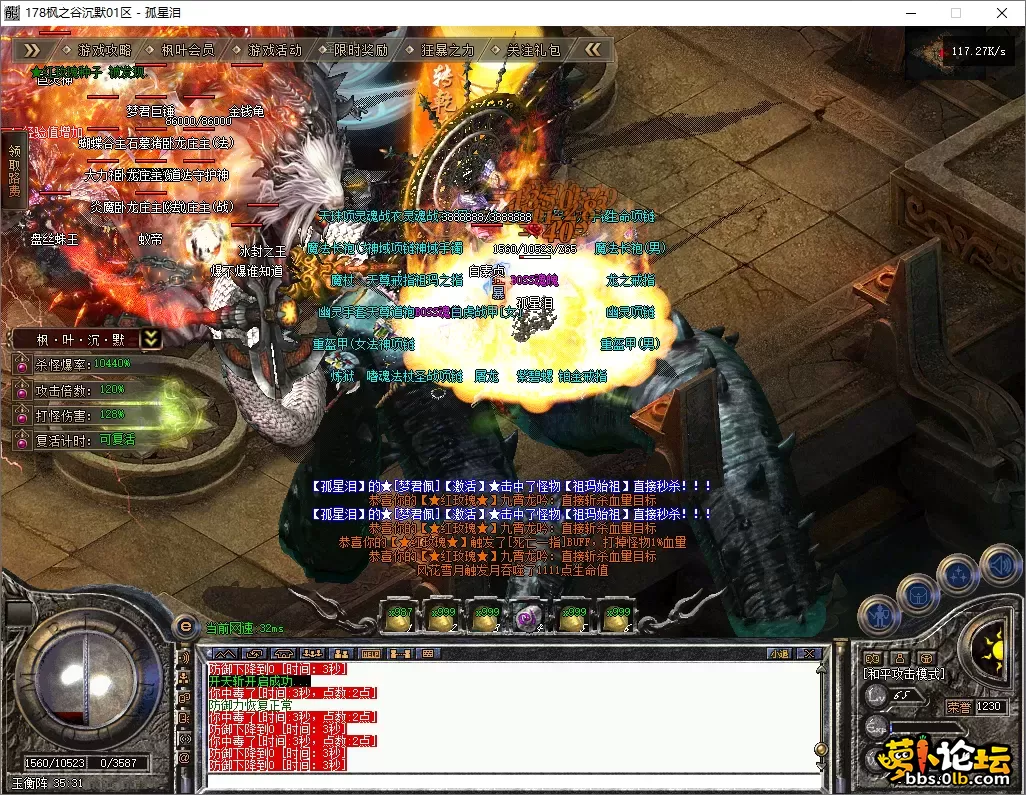Collapse the top menu bar with the right-side double arrows
The width and height of the screenshot is (1026, 795).
(593, 49)
